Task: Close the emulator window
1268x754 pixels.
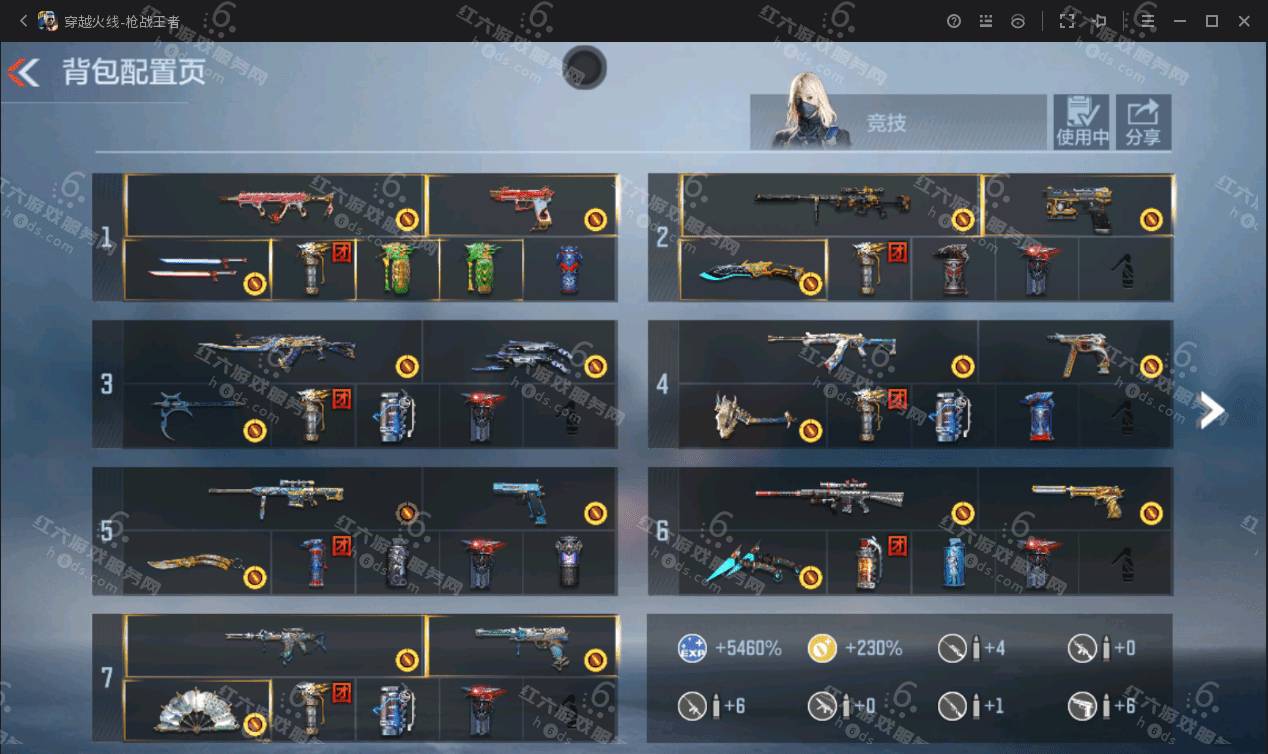Action: (x=1245, y=21)
